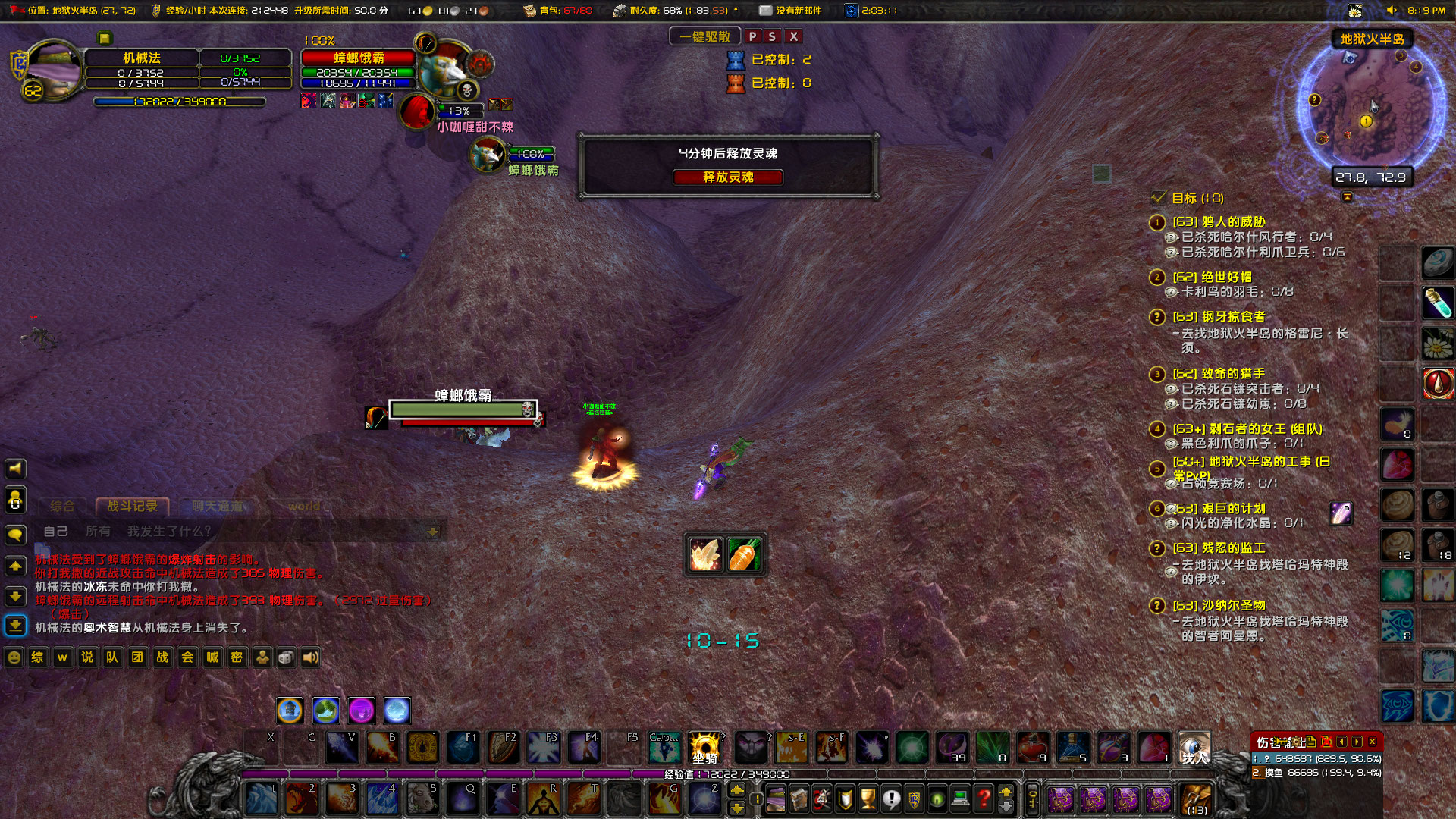The image size is (1456, 819).
Task: Choose the 喊 yell channel button
Action: (212, 657)
